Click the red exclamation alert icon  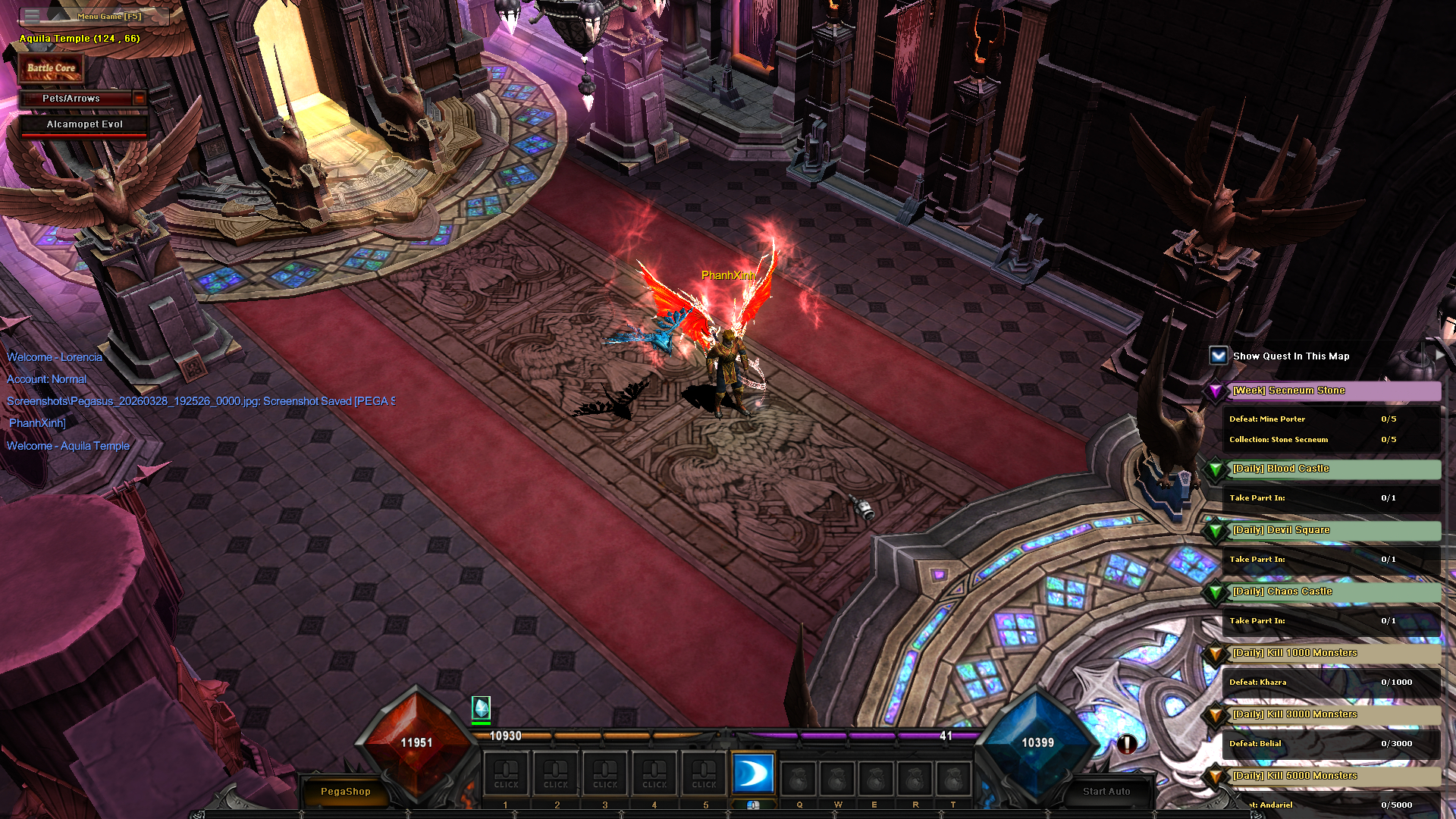point(1127,744)
